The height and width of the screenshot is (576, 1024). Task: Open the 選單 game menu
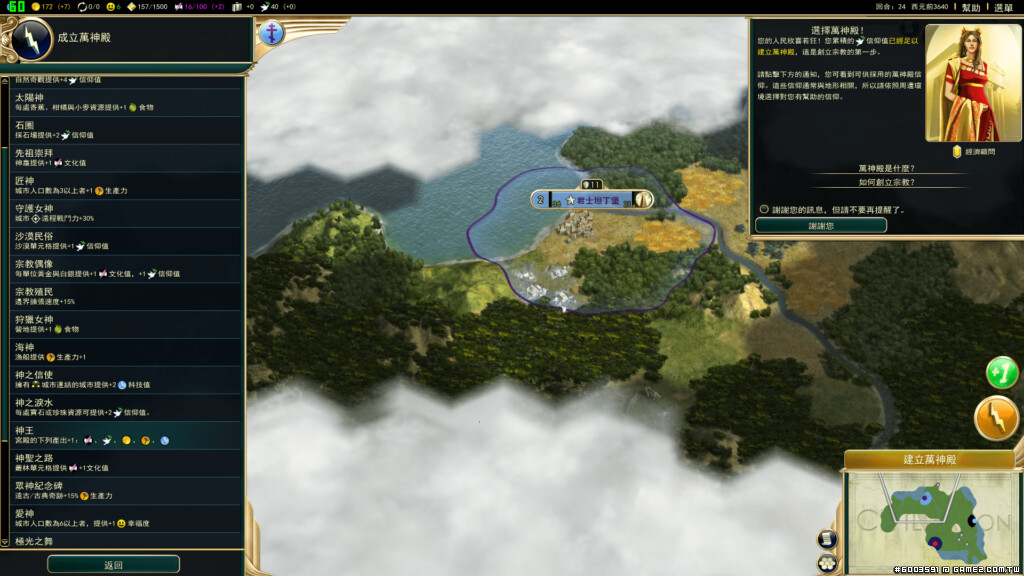(1003, 7)
